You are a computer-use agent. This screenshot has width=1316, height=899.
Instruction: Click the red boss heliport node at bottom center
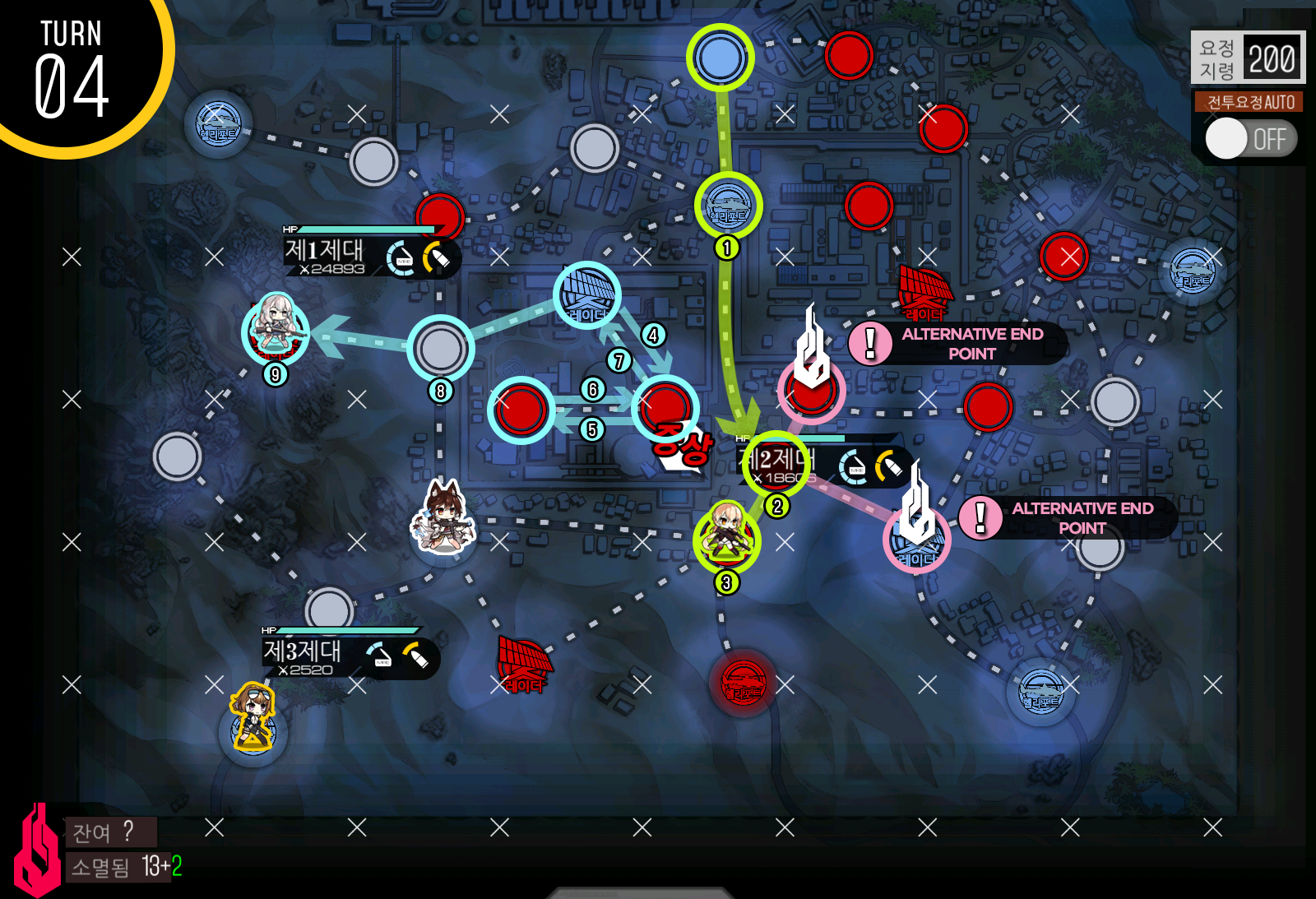coord(741,681)
